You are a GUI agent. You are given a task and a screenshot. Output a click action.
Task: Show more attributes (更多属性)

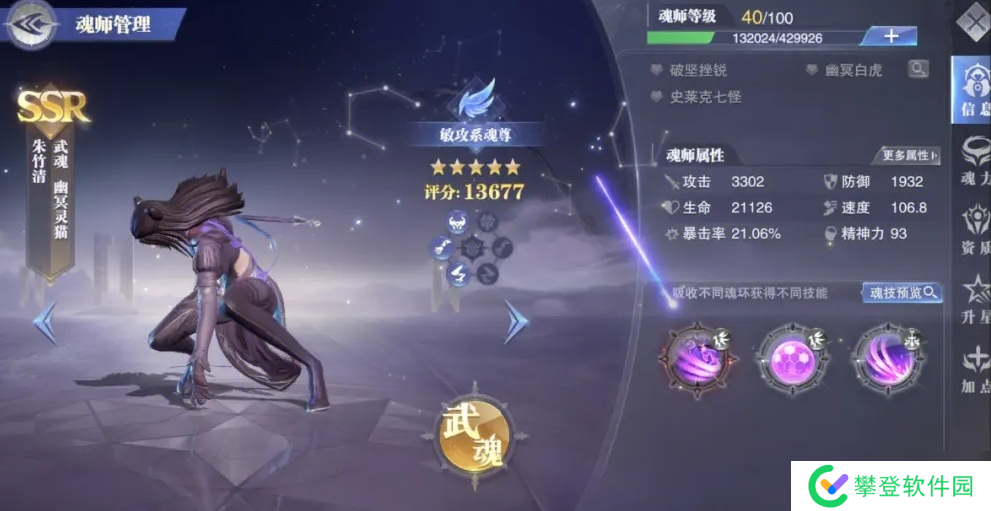(909, 155)
